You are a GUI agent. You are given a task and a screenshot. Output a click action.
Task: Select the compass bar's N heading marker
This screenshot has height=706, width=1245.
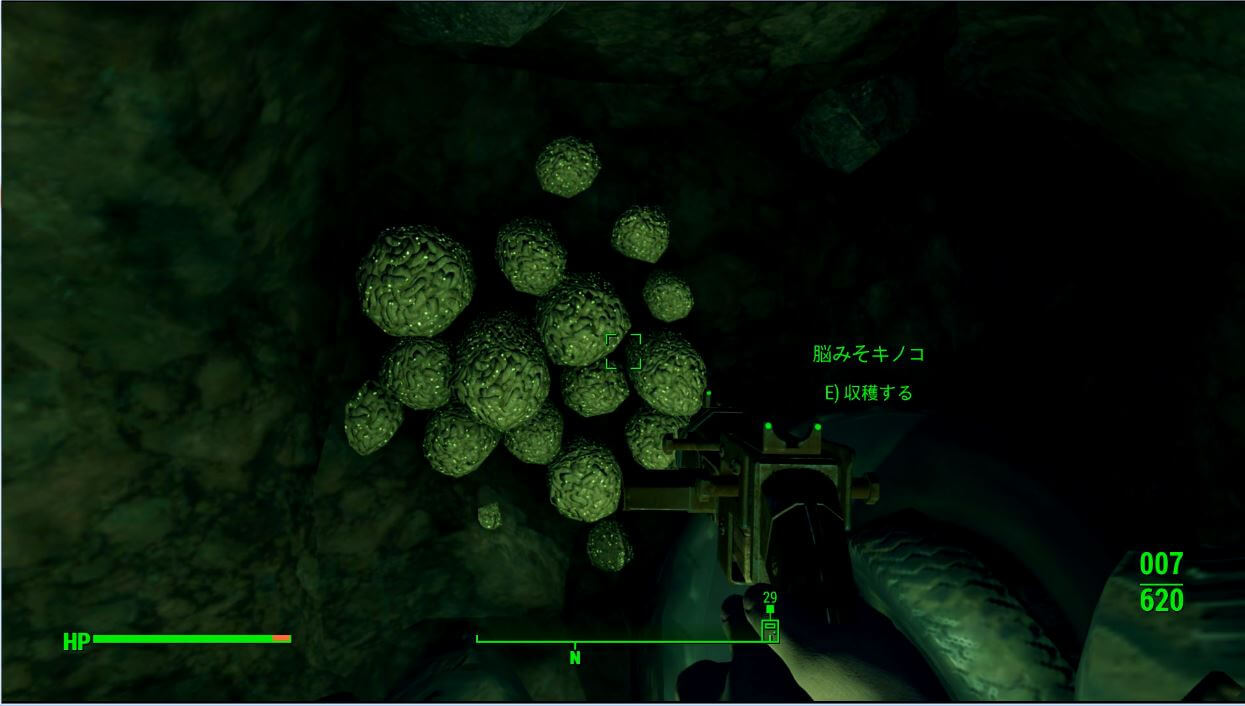click(575, 657)
